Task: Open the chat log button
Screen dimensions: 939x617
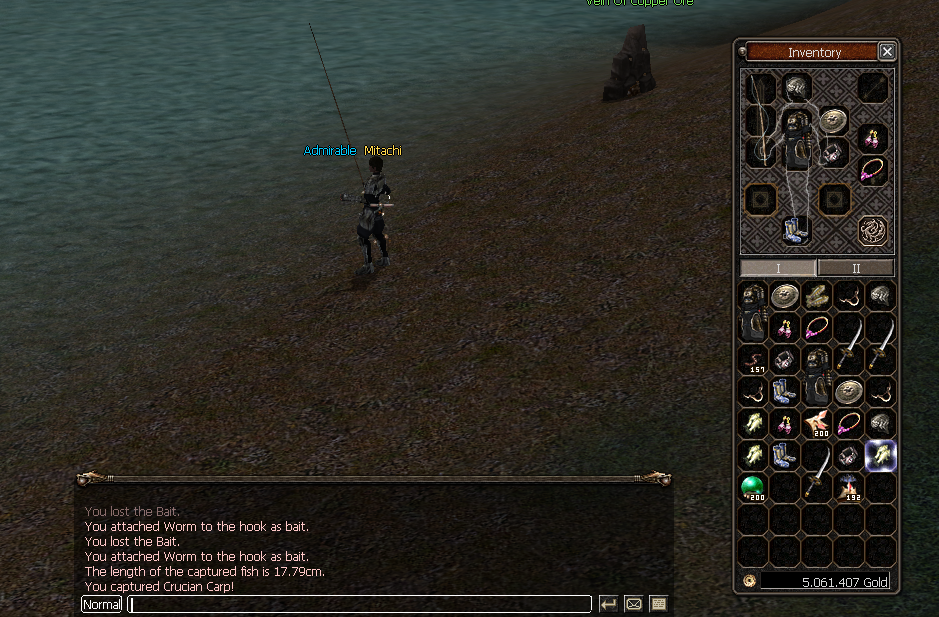Action: tap(658, 604)
